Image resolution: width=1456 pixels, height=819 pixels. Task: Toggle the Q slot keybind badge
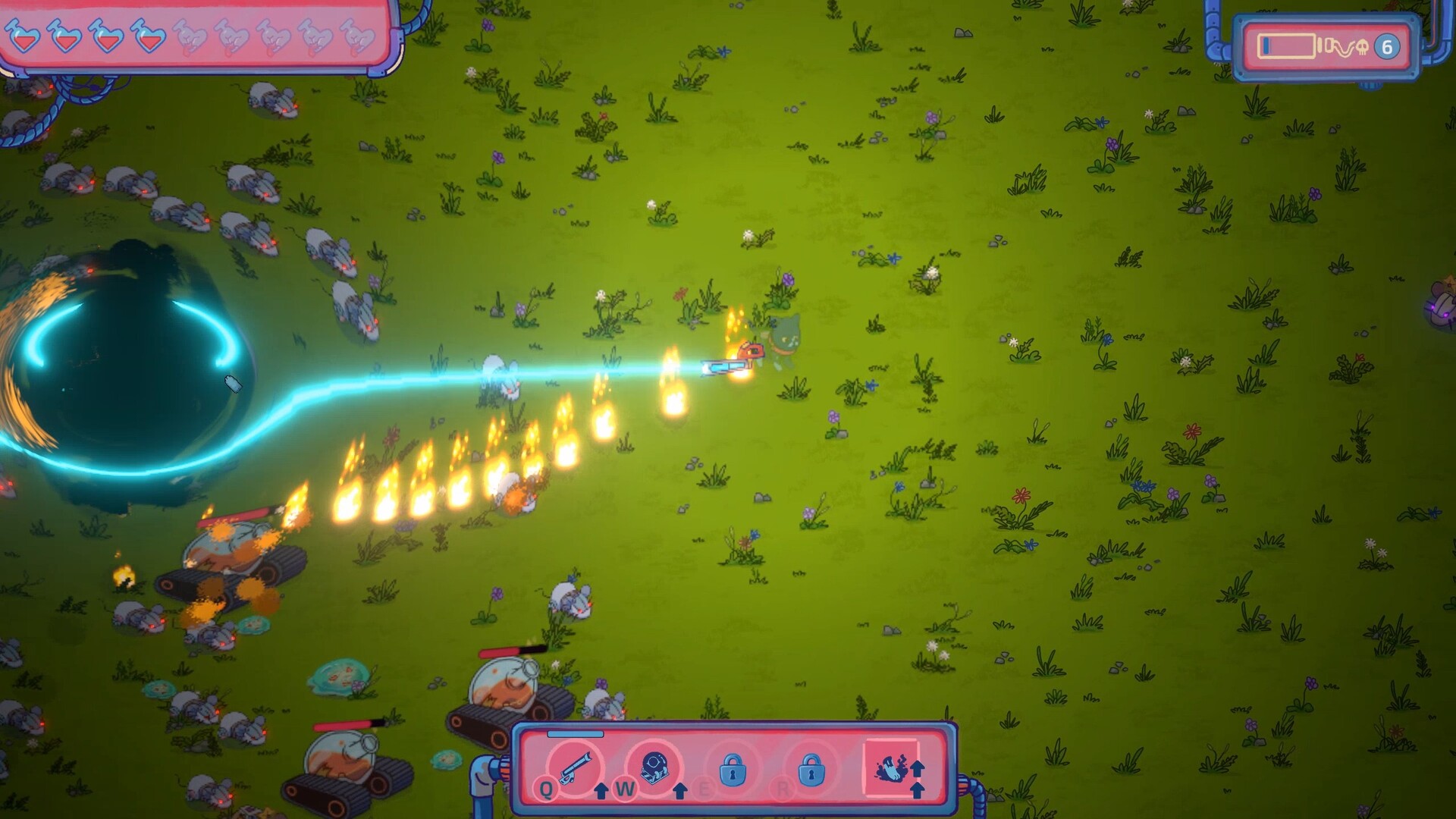(x=545, y=789)
